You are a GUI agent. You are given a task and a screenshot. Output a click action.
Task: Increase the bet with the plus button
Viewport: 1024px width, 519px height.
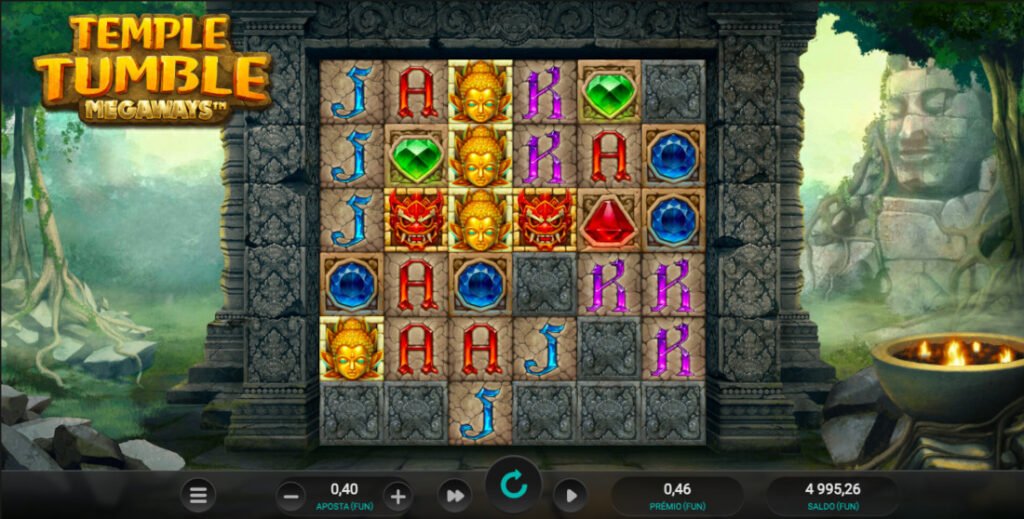(x=398, y=495)
